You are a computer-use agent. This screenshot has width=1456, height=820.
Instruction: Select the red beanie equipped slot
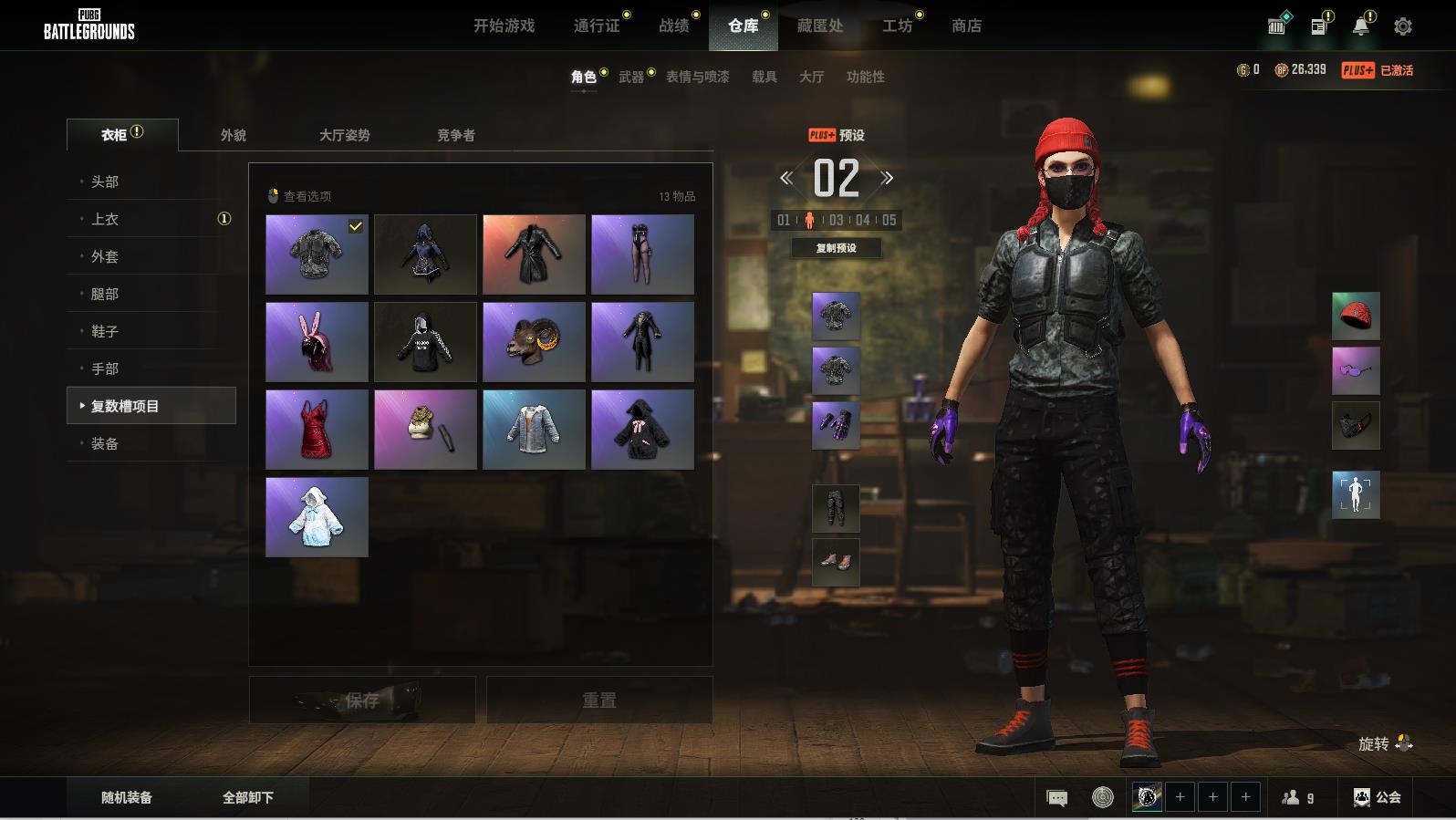[1356, 317]
